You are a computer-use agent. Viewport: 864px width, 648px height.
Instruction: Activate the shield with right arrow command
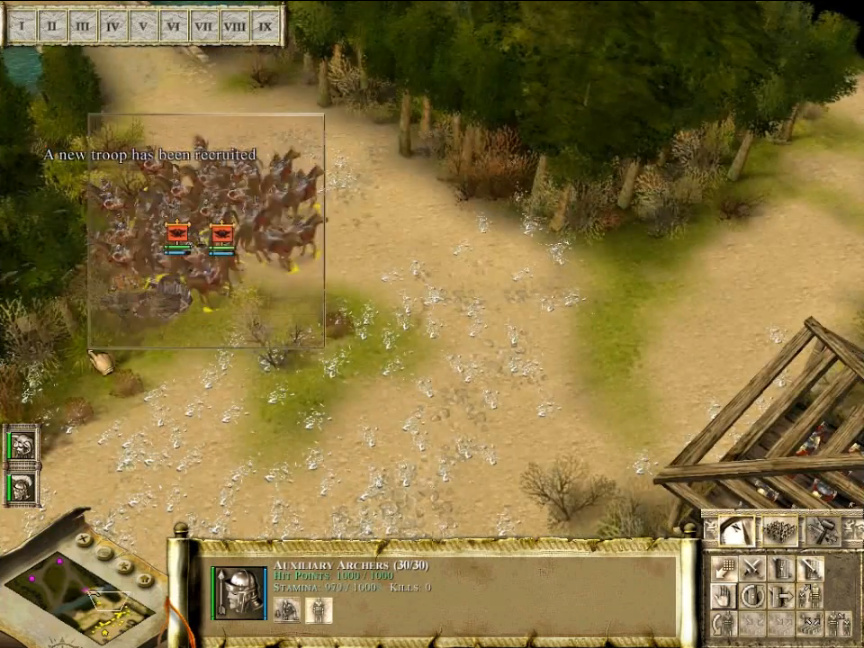tap(781, 597)
